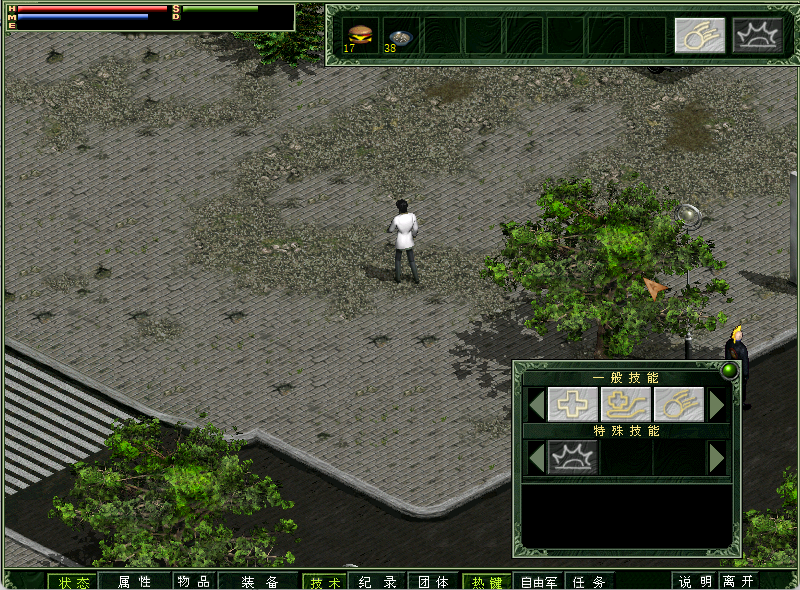
Task: Open the 状态 status menu
Action: 73,581
